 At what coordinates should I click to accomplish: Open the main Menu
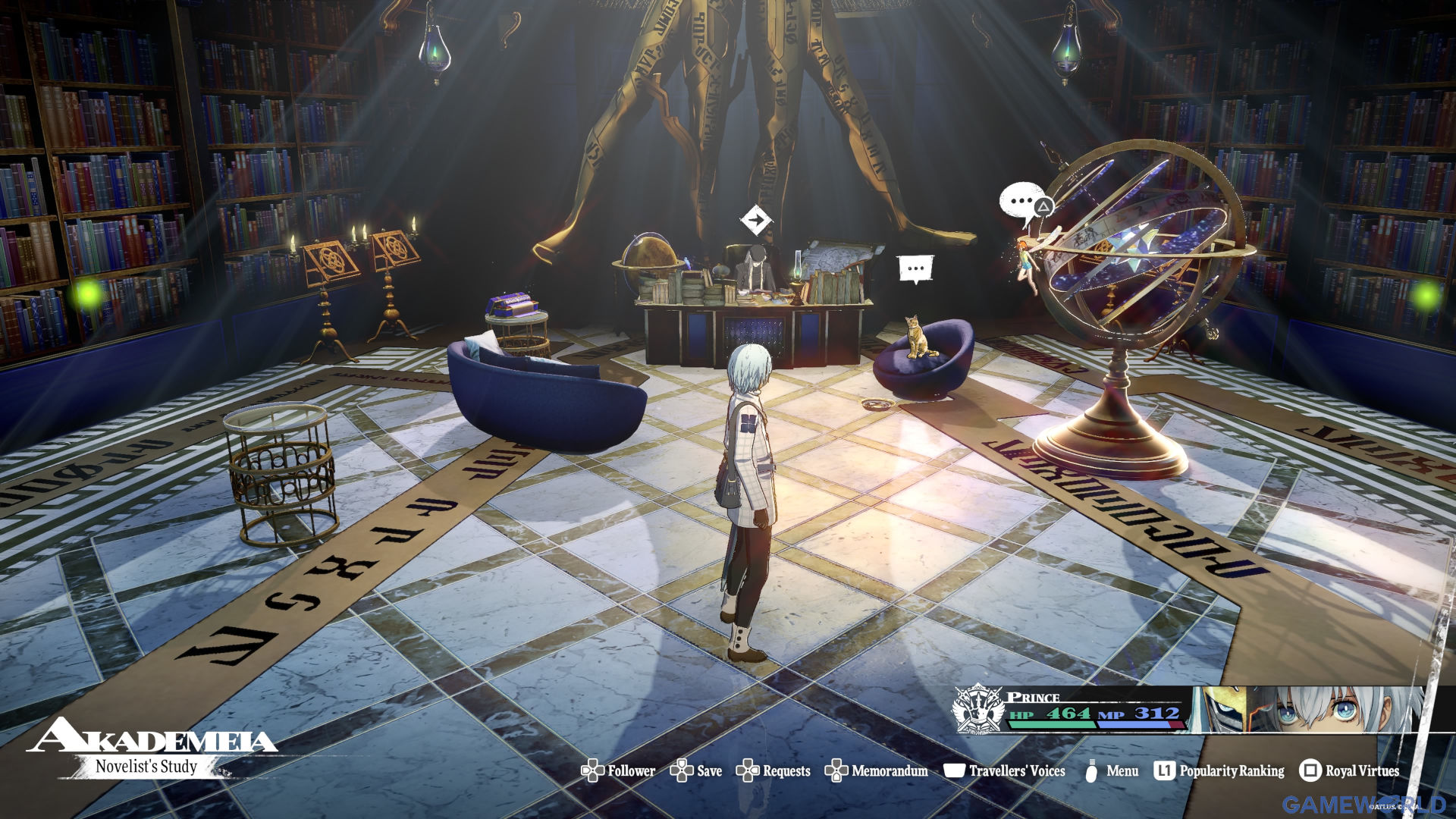(x=1112, y=771)
